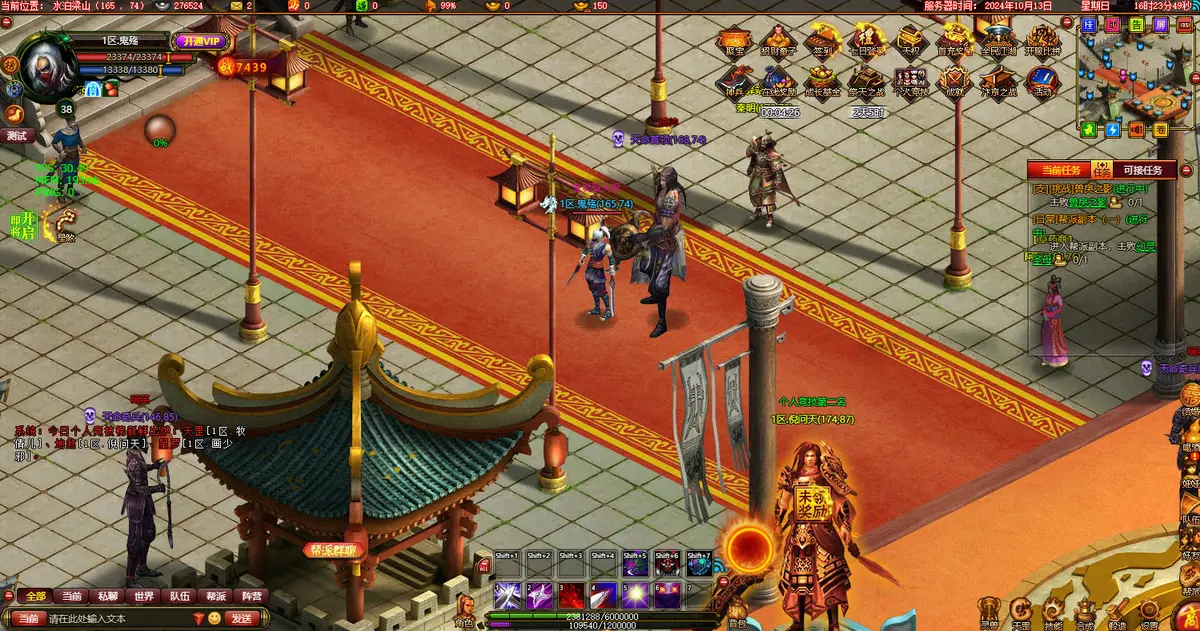This screenshot has height=631, width=1200.
Task: Click the 开通VIP button
Action: click(201, 42)
